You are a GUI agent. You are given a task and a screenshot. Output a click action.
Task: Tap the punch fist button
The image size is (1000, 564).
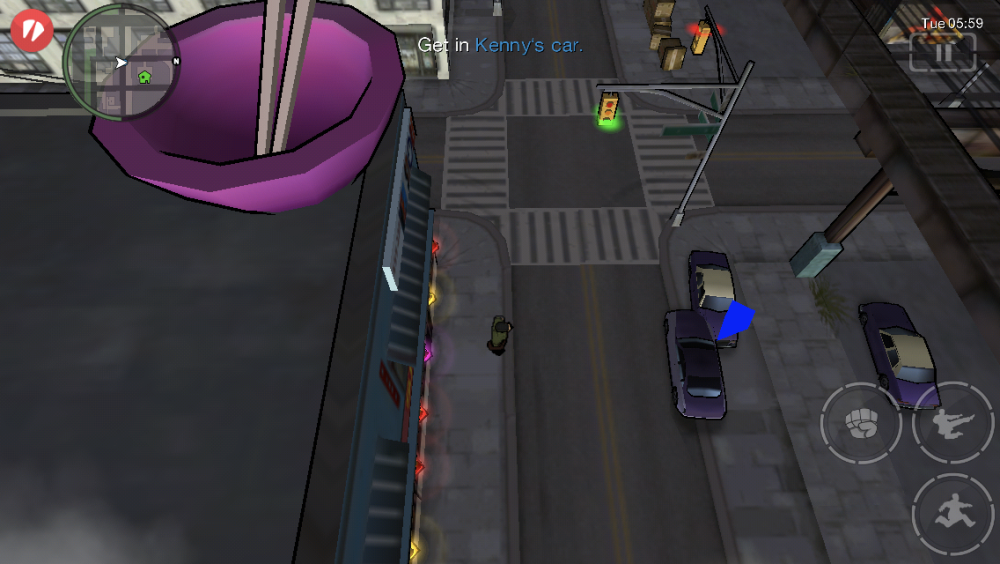[859, 424]
